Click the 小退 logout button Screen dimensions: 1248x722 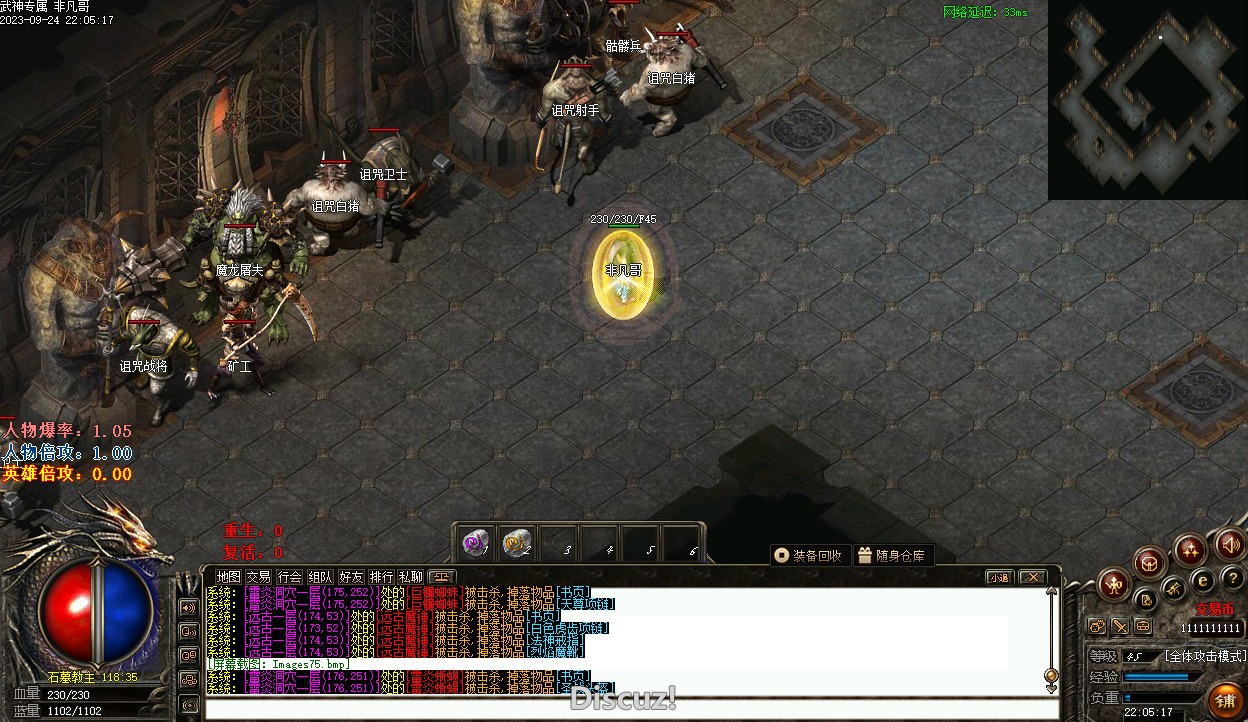point(998,577)
